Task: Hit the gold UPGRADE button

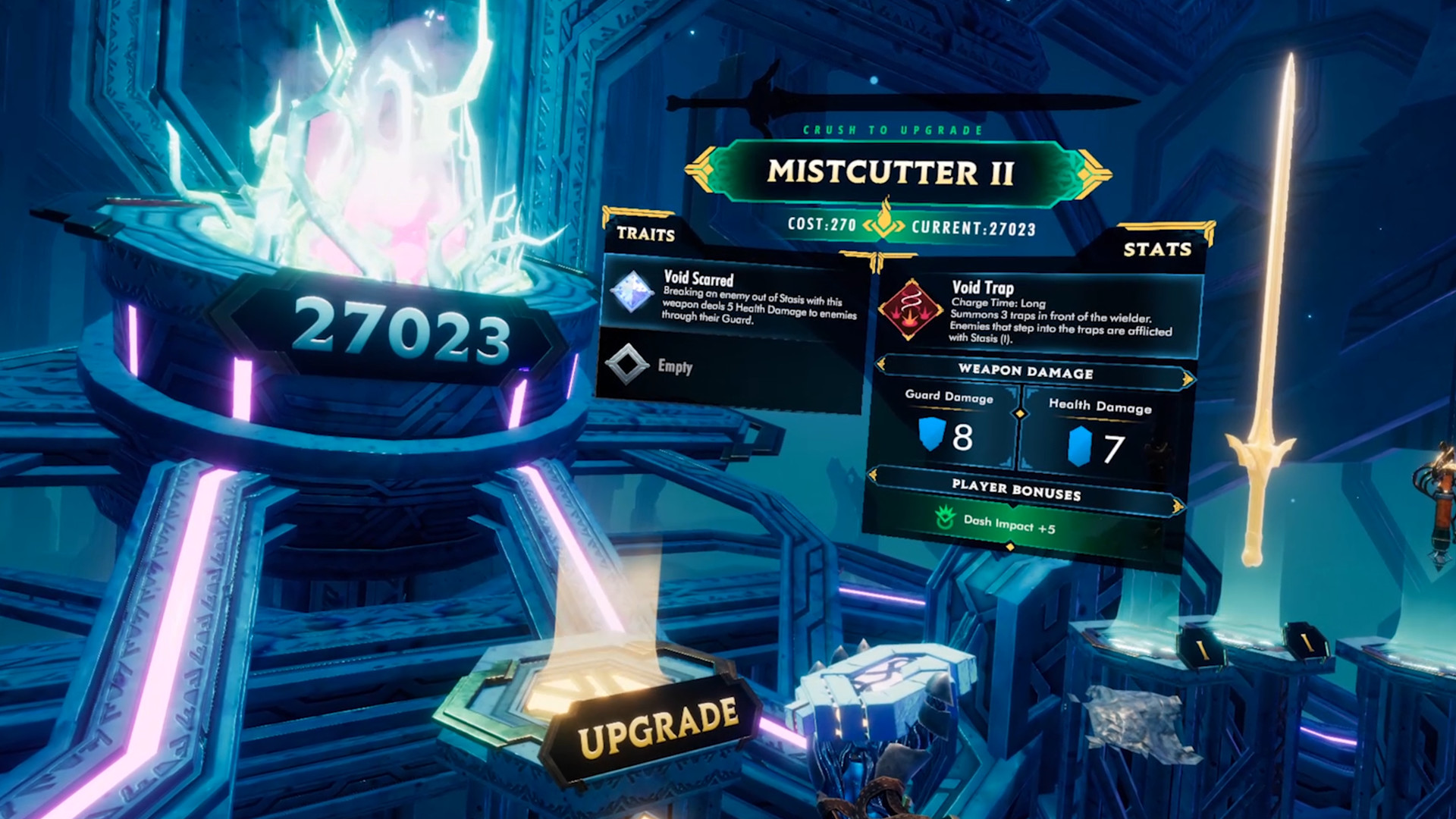Action: (657, 726)
